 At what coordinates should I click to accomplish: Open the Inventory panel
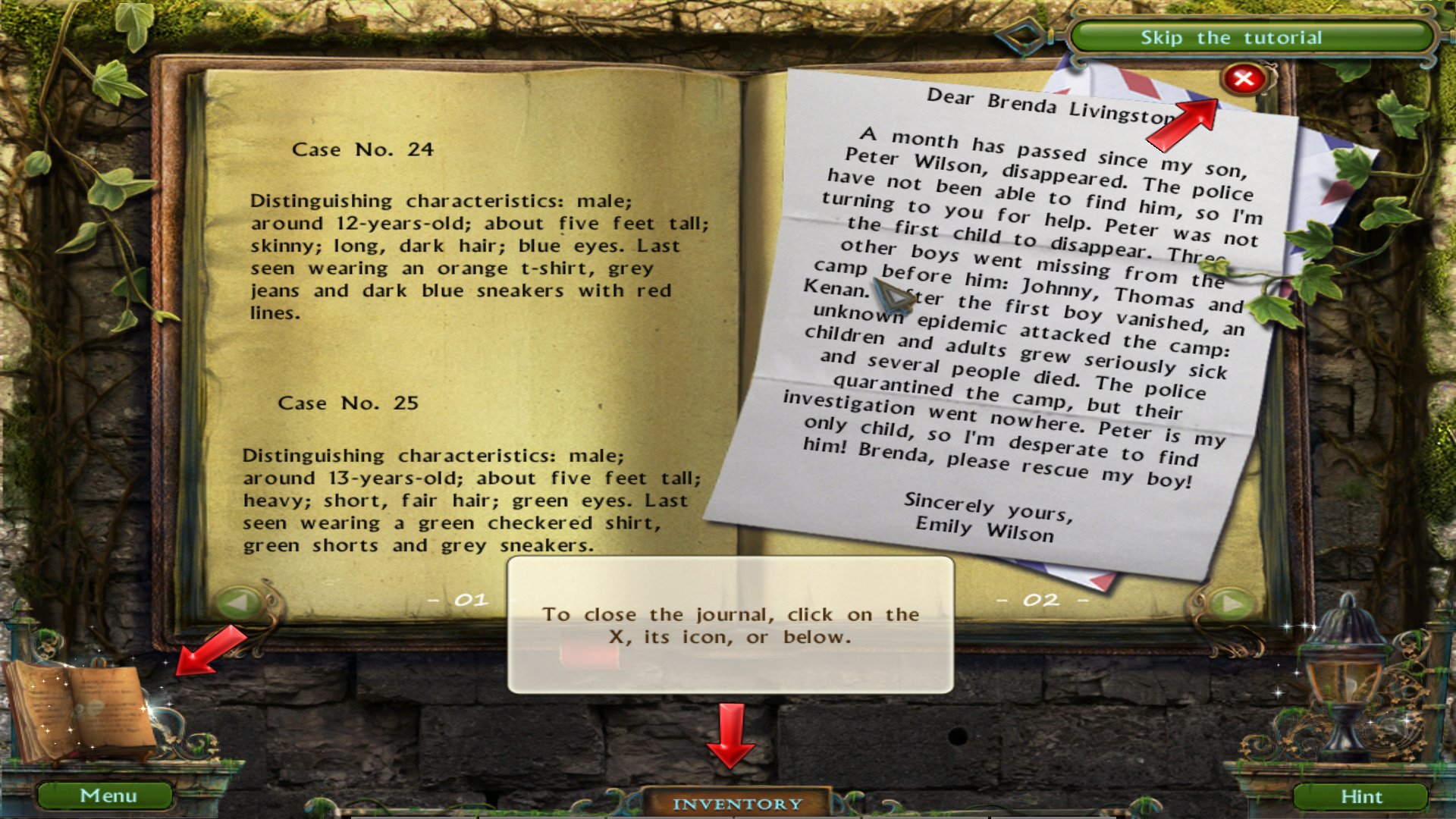[x=736, y=803]
